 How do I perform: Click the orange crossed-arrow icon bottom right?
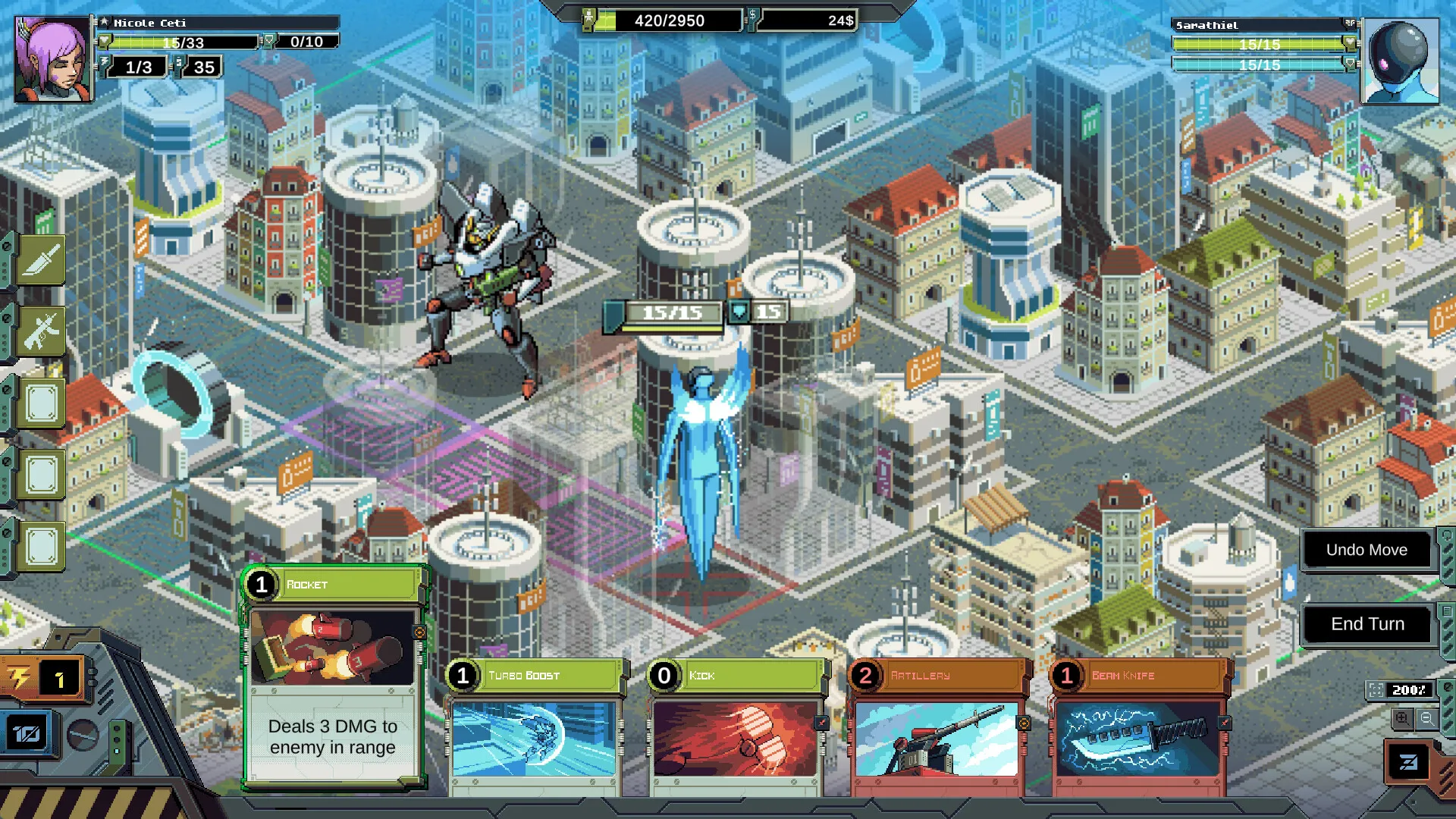click(1407, 761)
